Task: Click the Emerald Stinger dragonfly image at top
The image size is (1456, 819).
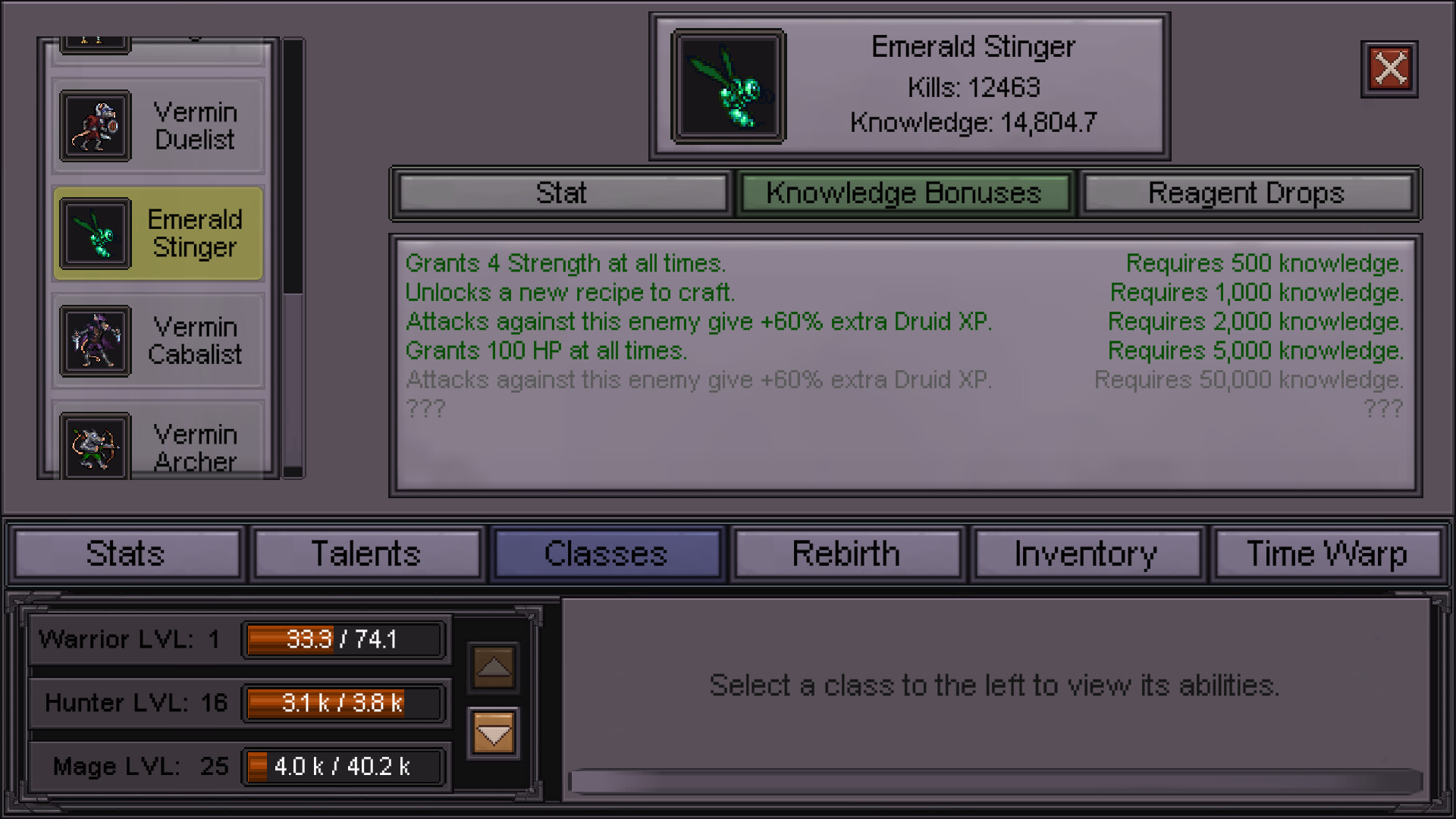Action: tap(728, 85)
